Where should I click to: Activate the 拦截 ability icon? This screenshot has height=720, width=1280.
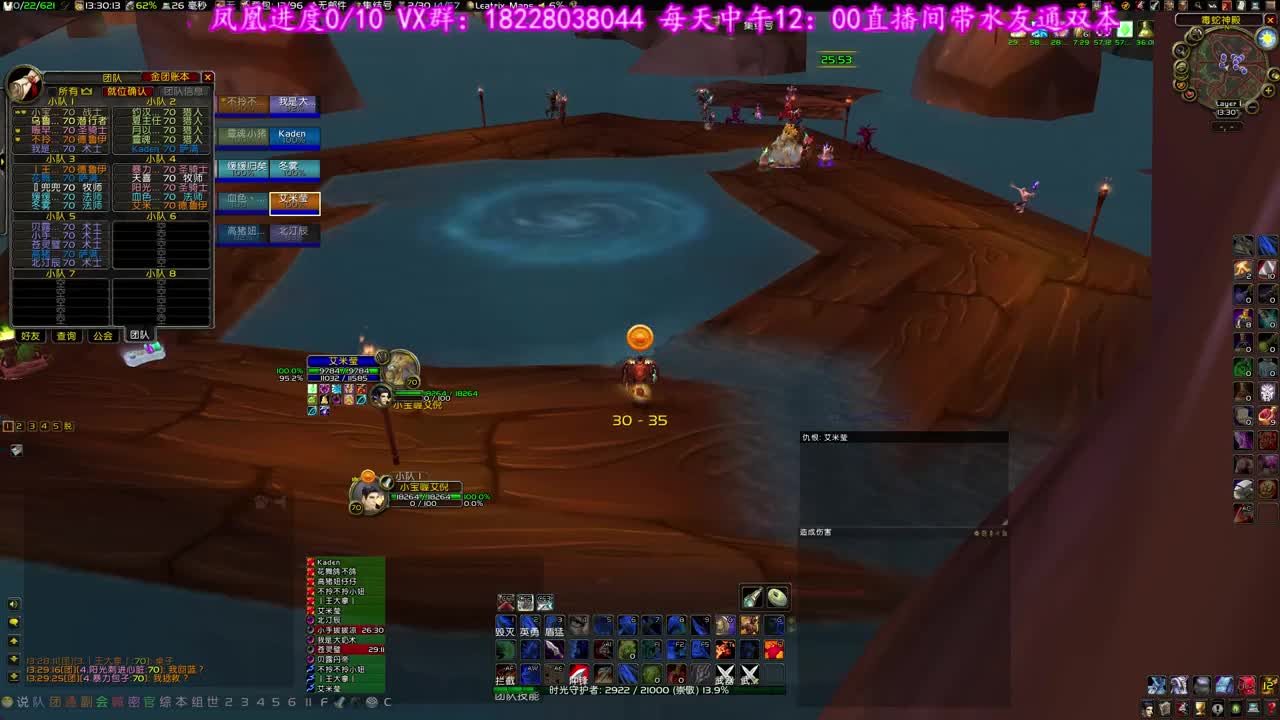point(506,673)
